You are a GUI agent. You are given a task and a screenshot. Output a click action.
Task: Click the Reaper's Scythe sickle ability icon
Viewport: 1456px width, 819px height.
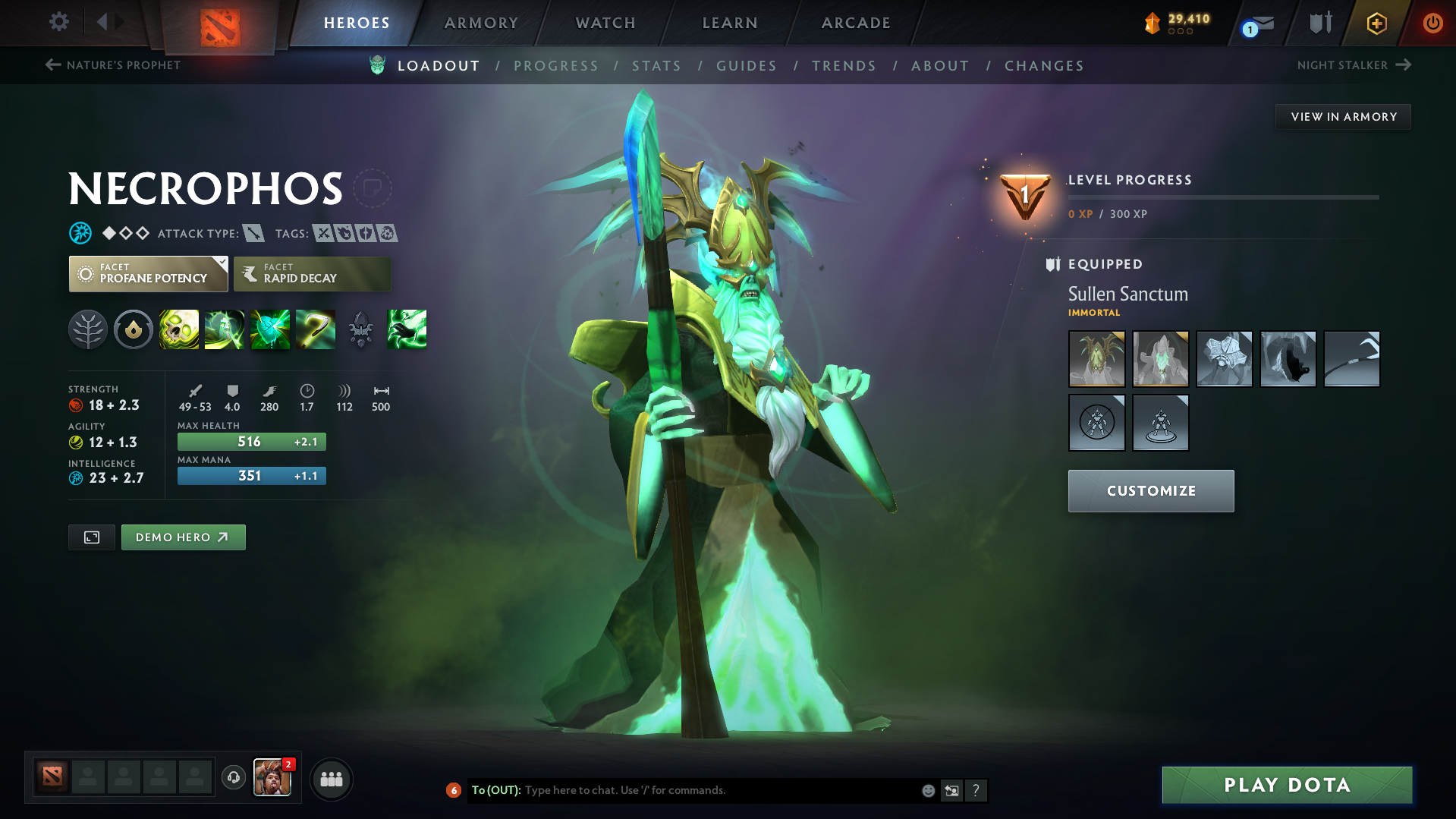pos(316,329)
